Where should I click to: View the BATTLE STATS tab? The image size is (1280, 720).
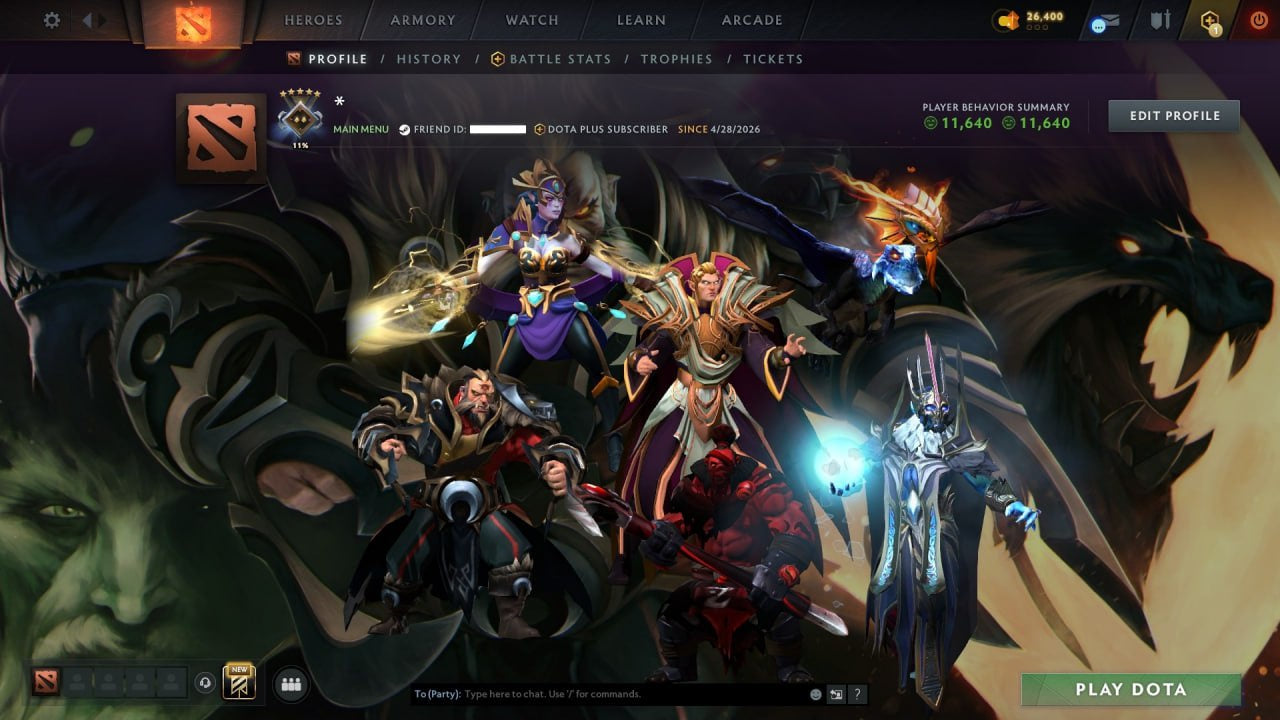(559, 59)
